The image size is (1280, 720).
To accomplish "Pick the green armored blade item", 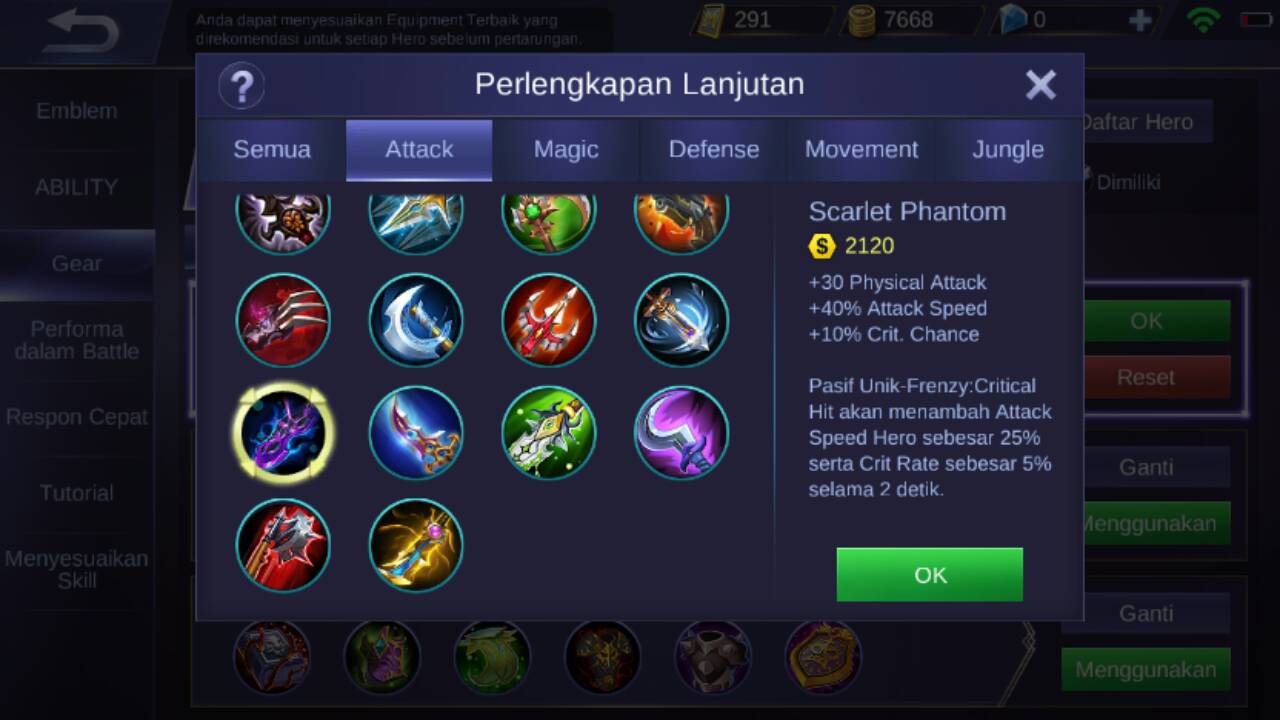I will click(549, 433).
